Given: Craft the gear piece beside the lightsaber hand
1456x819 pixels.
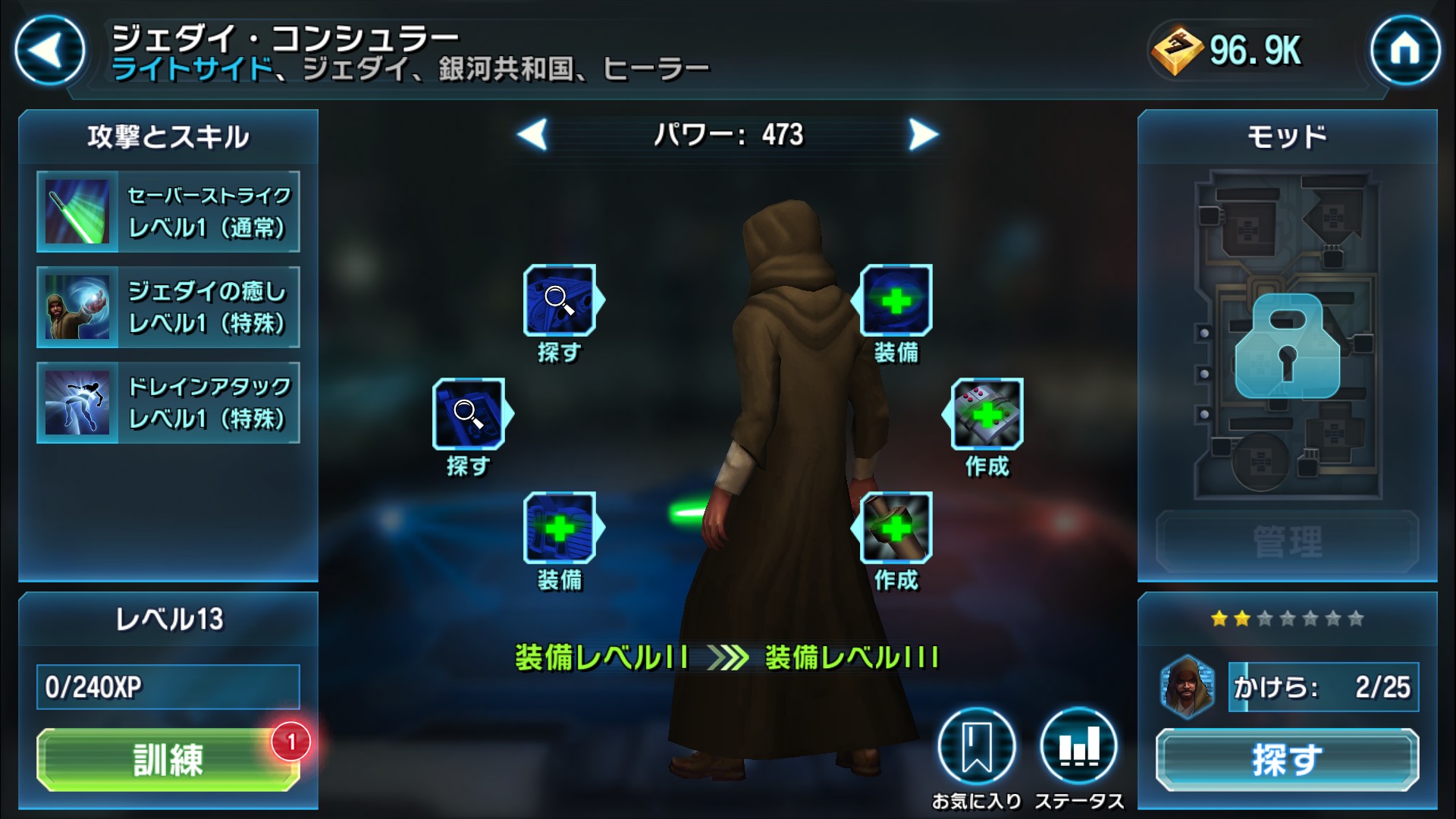Looking at the screenshot, I should 896,528.
